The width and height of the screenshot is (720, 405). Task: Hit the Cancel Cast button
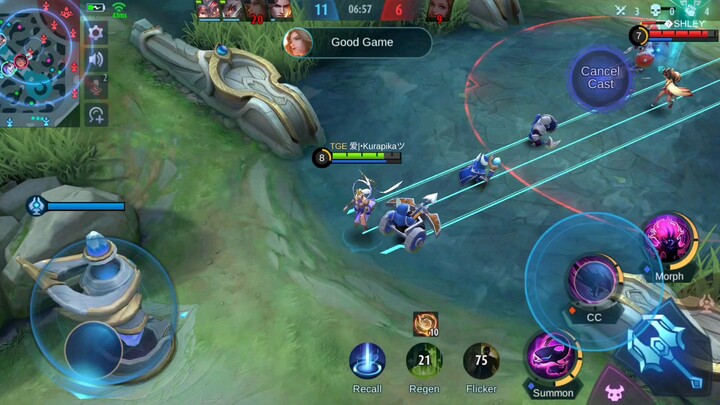pos(600,77)
